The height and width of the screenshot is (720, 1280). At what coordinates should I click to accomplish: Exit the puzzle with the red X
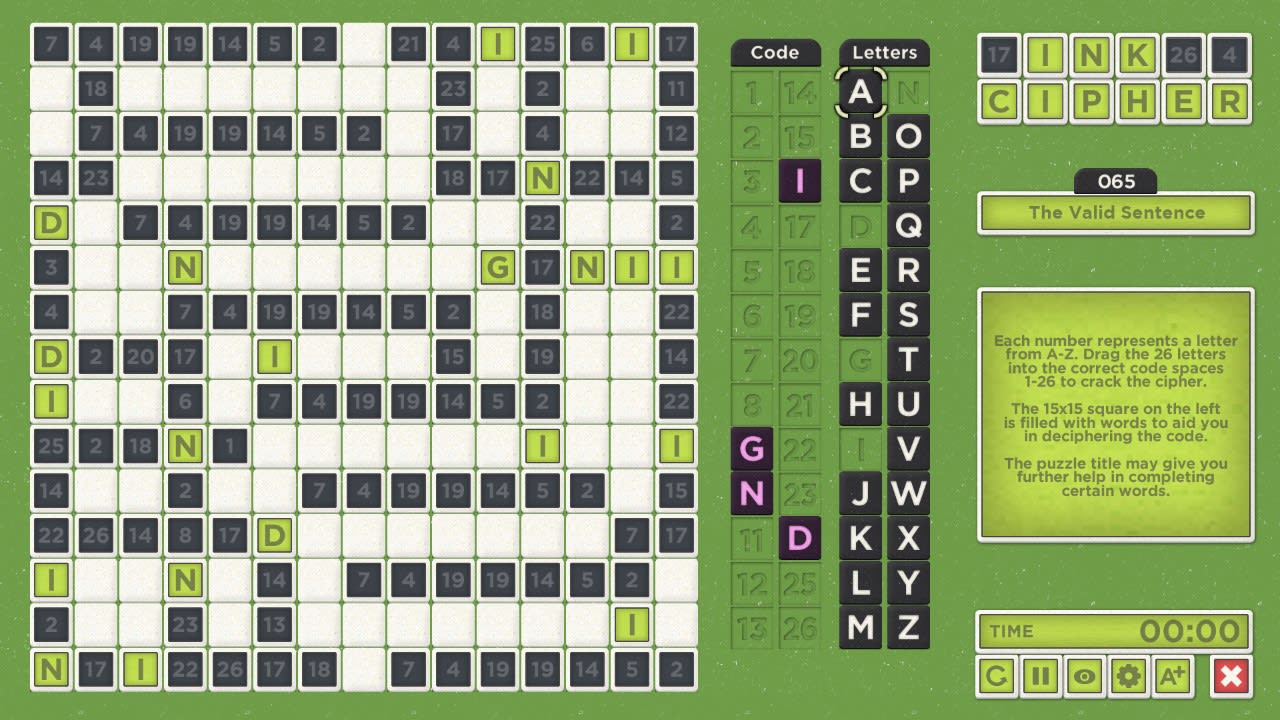1231,675
